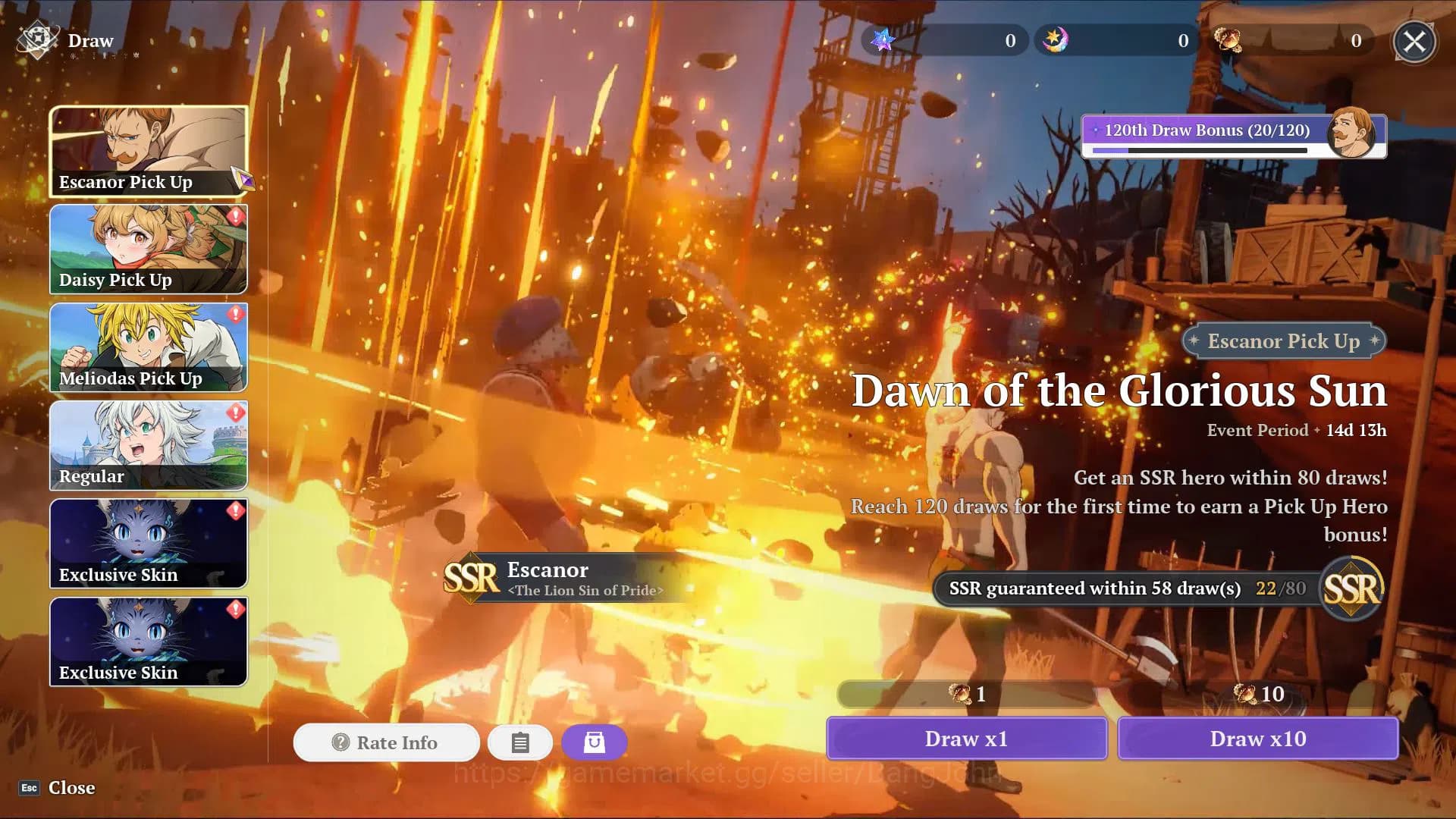Show draw history via clipboard icon
Viewport: 1456px width, 819px height.
tap(520, 742)
